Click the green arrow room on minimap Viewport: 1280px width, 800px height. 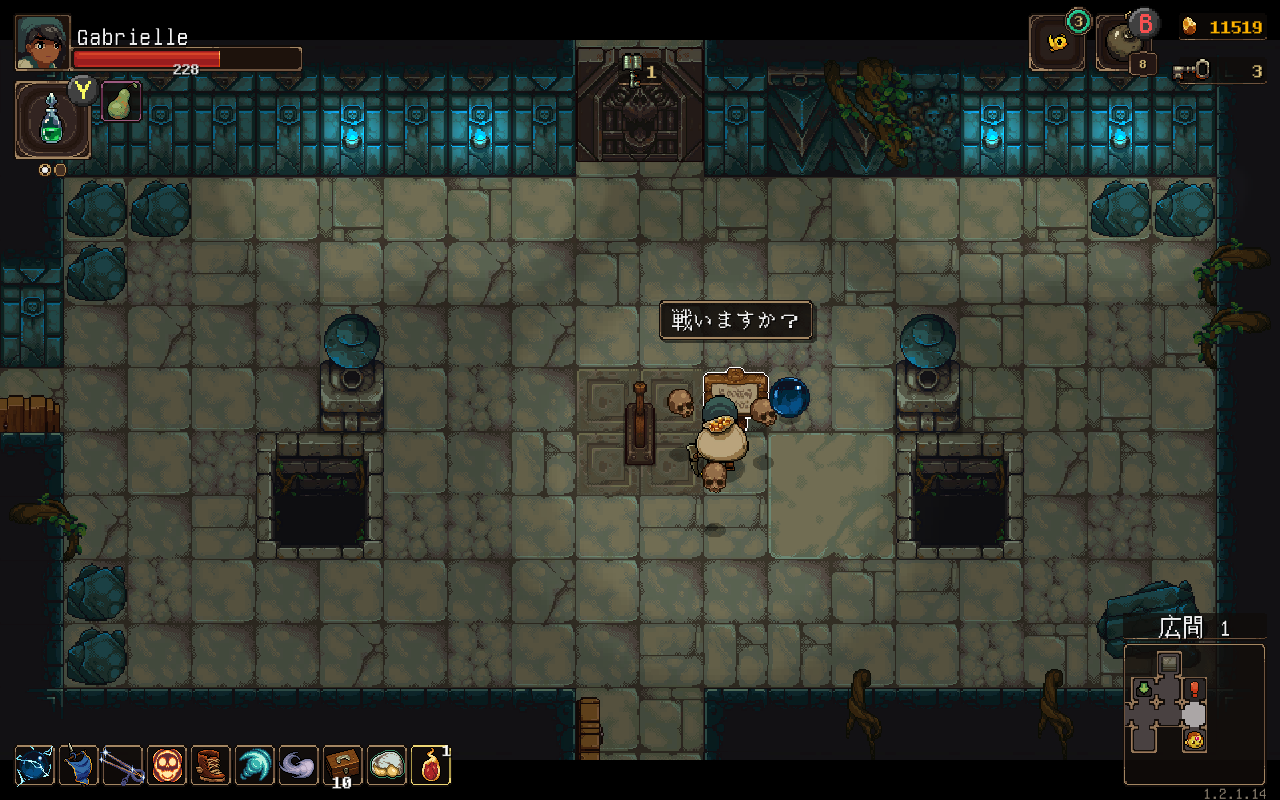tap(1142, 689)
